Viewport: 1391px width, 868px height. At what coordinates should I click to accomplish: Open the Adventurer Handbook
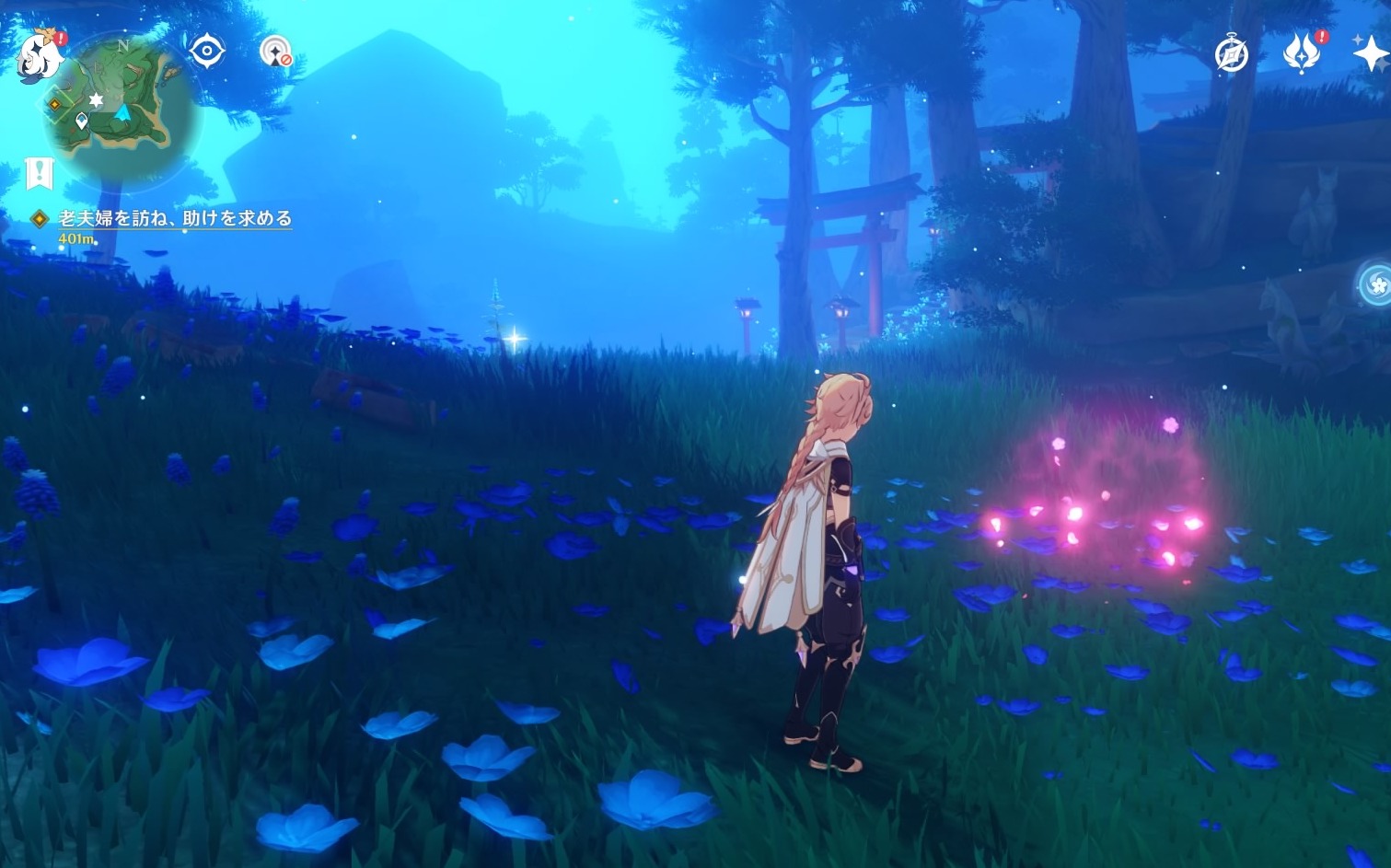(1231, 53)
